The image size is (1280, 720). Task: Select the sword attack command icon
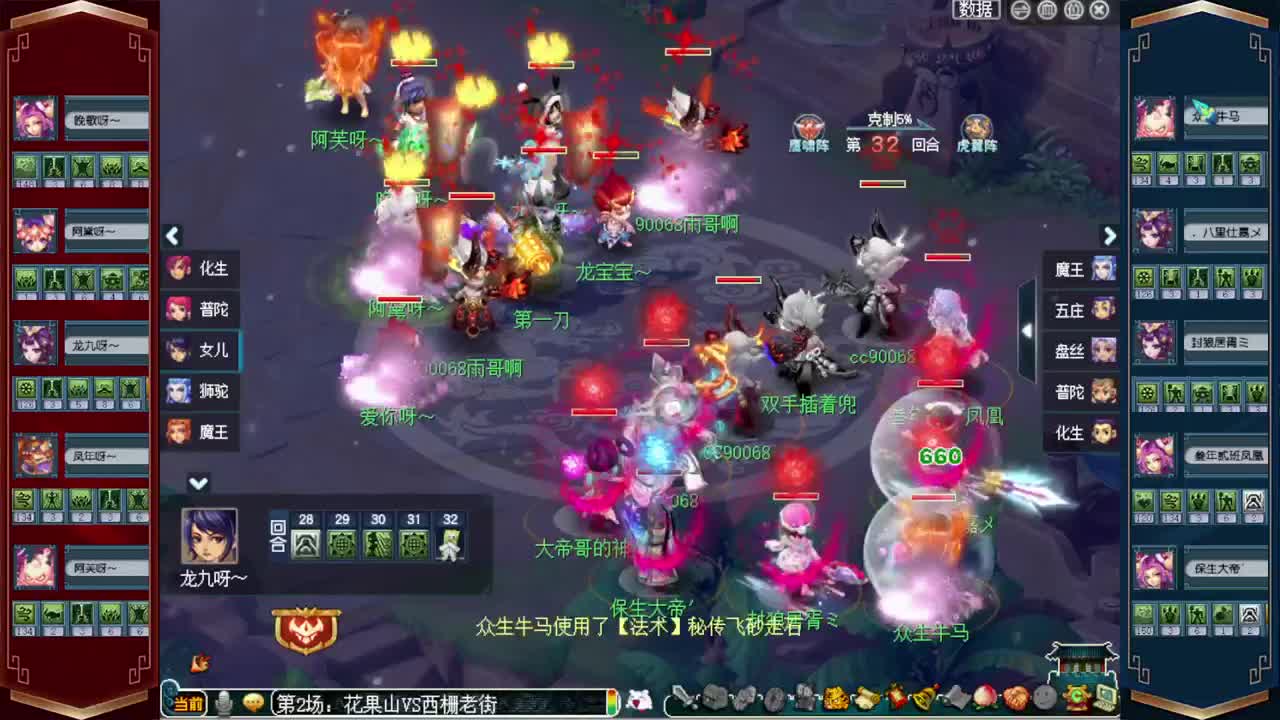683,699
